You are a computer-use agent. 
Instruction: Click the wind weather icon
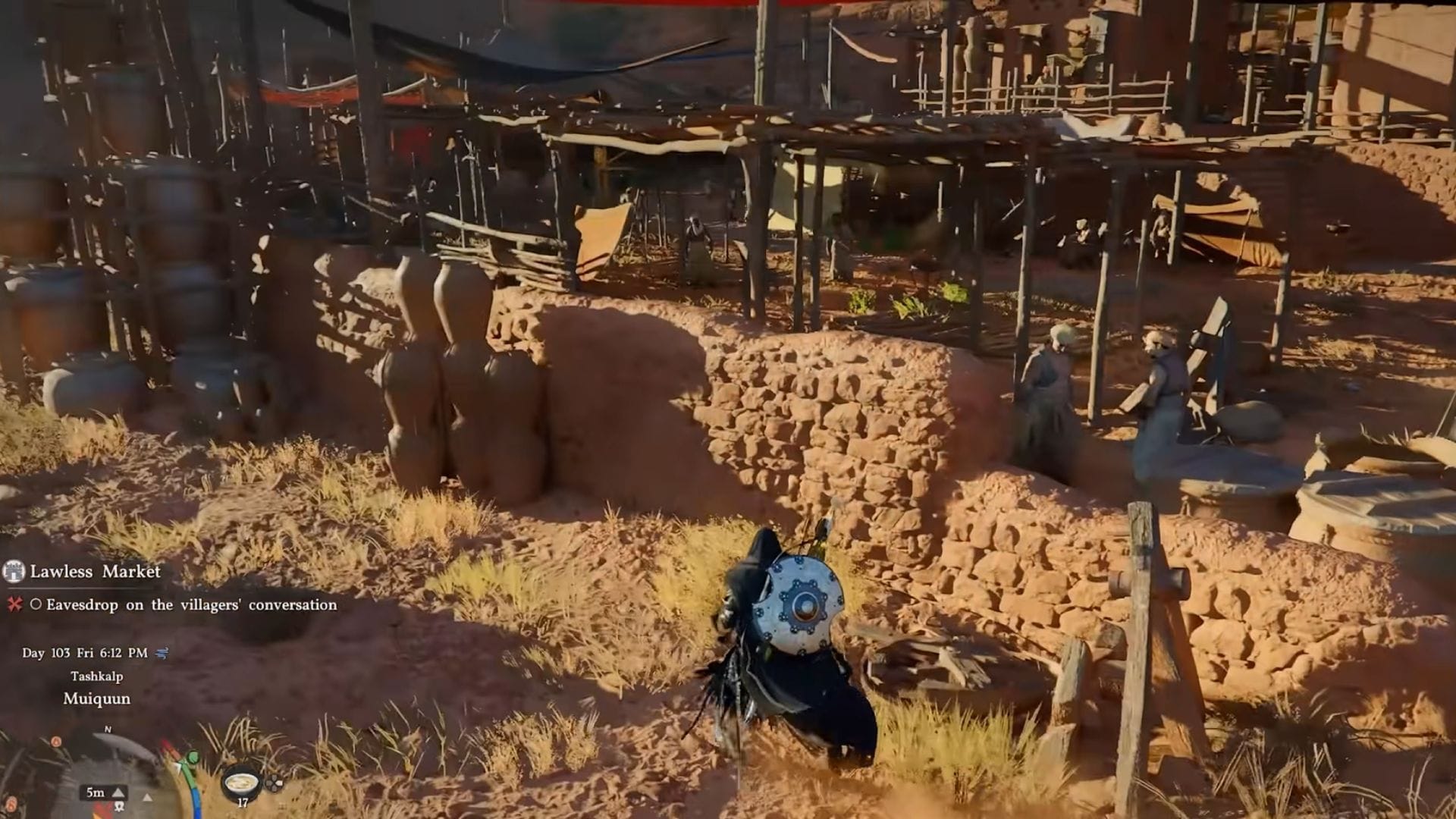162,652
